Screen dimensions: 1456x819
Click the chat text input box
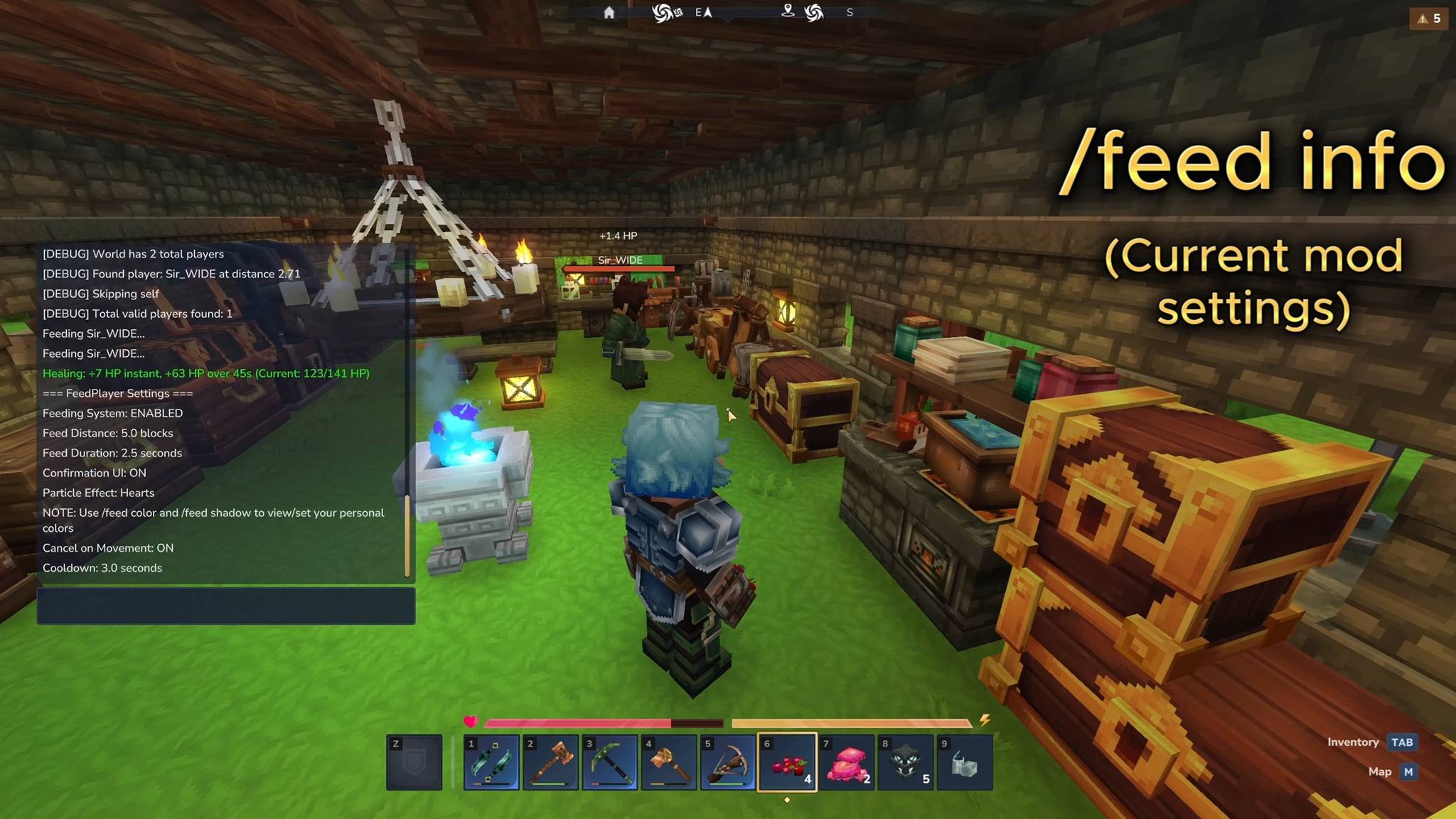226,606
